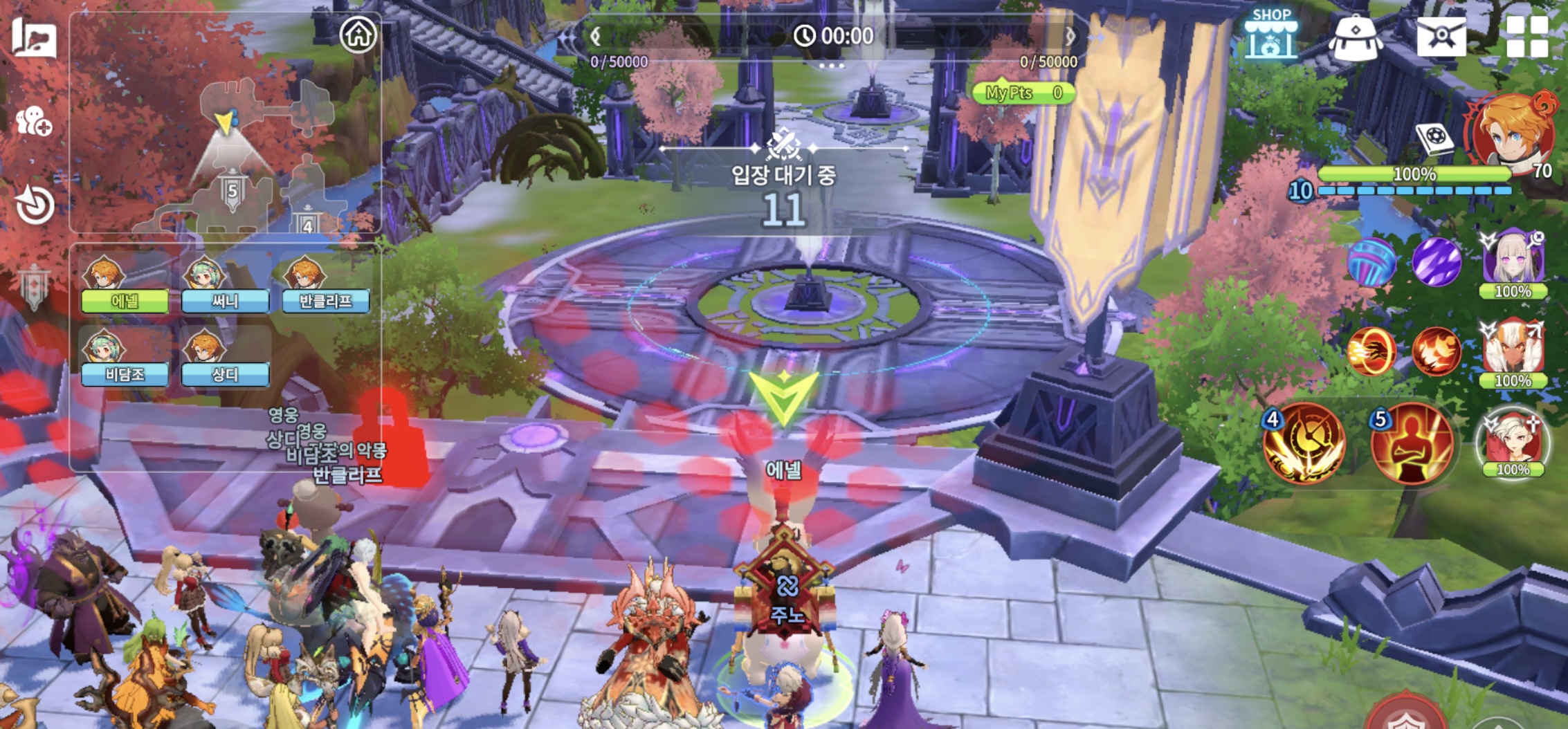Open the four-square grid menu
This screenshot has height=729, width=1568.
tap(1526, 36)
